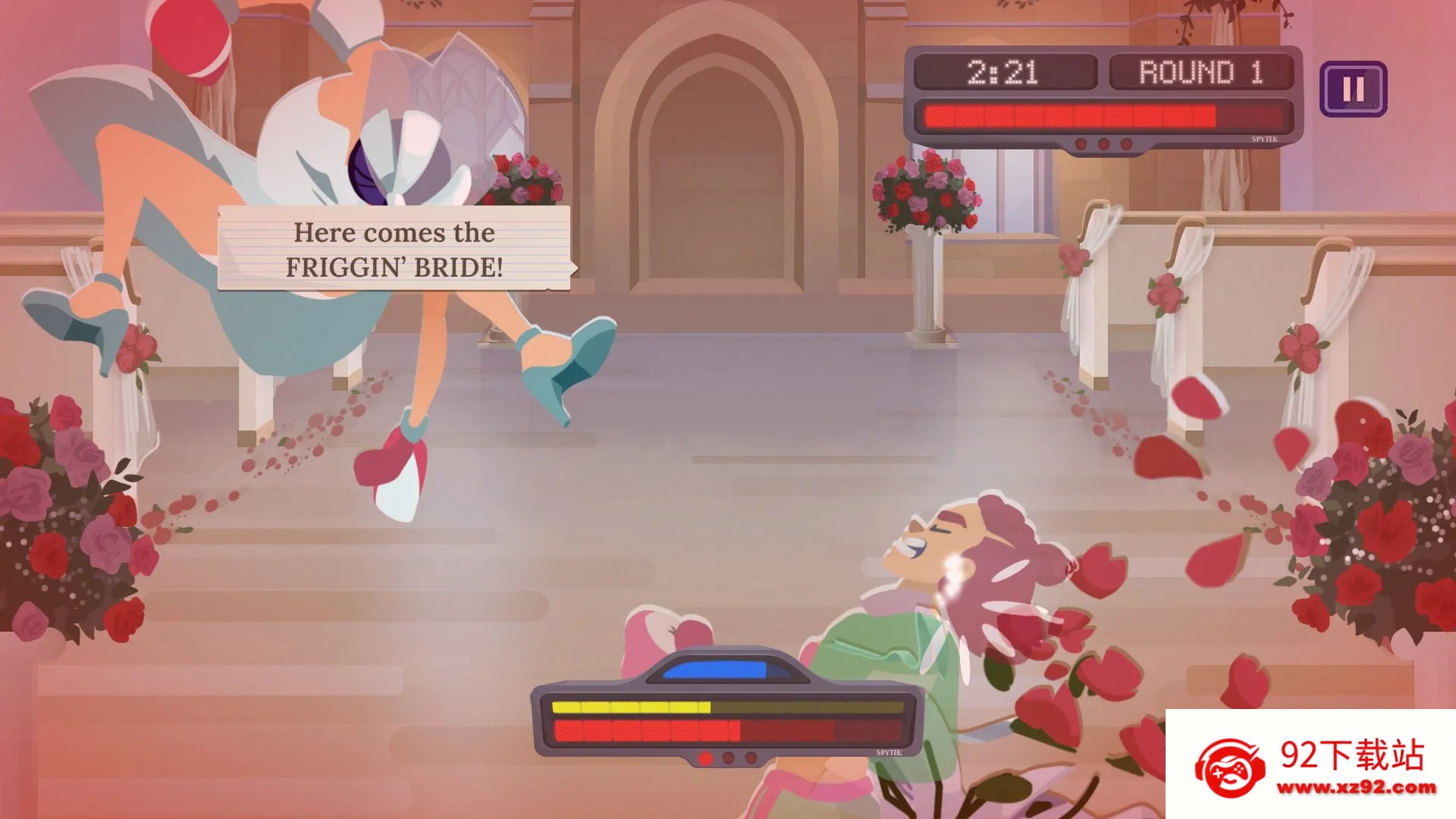Select the red indicator light under the player panel

click(706, 758)
